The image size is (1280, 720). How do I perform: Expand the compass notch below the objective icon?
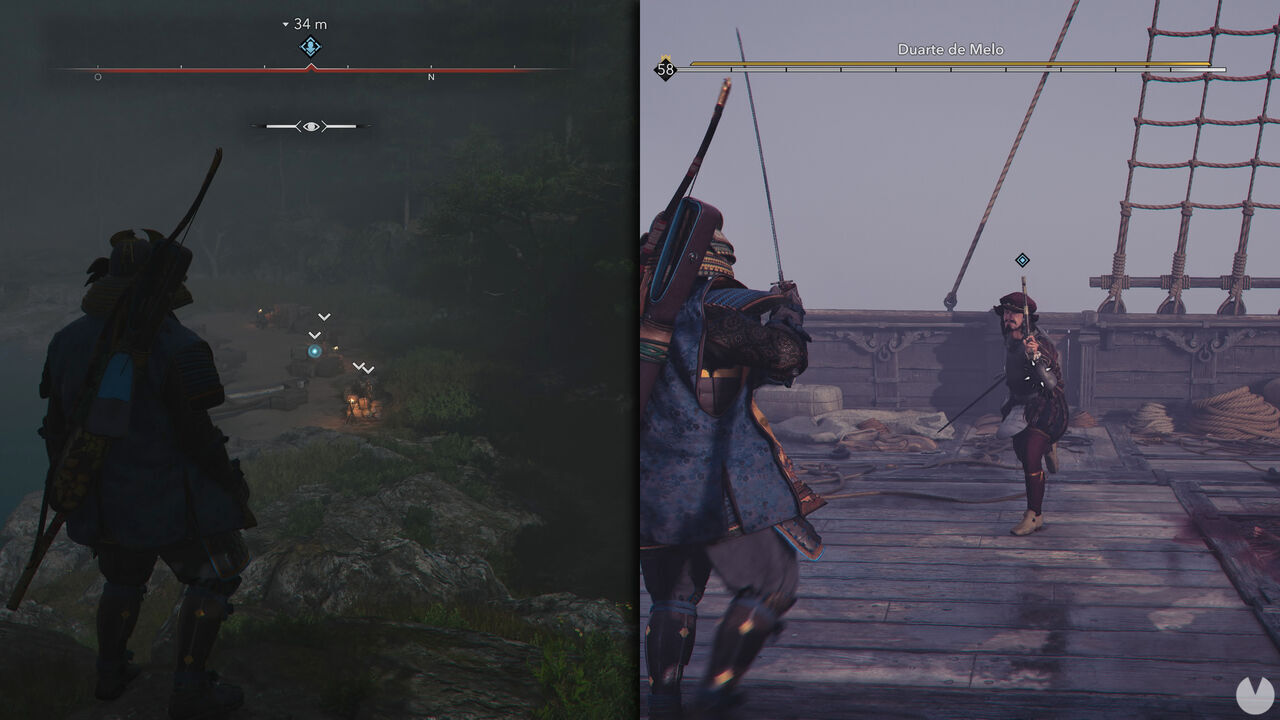click(x=311, y=66)
